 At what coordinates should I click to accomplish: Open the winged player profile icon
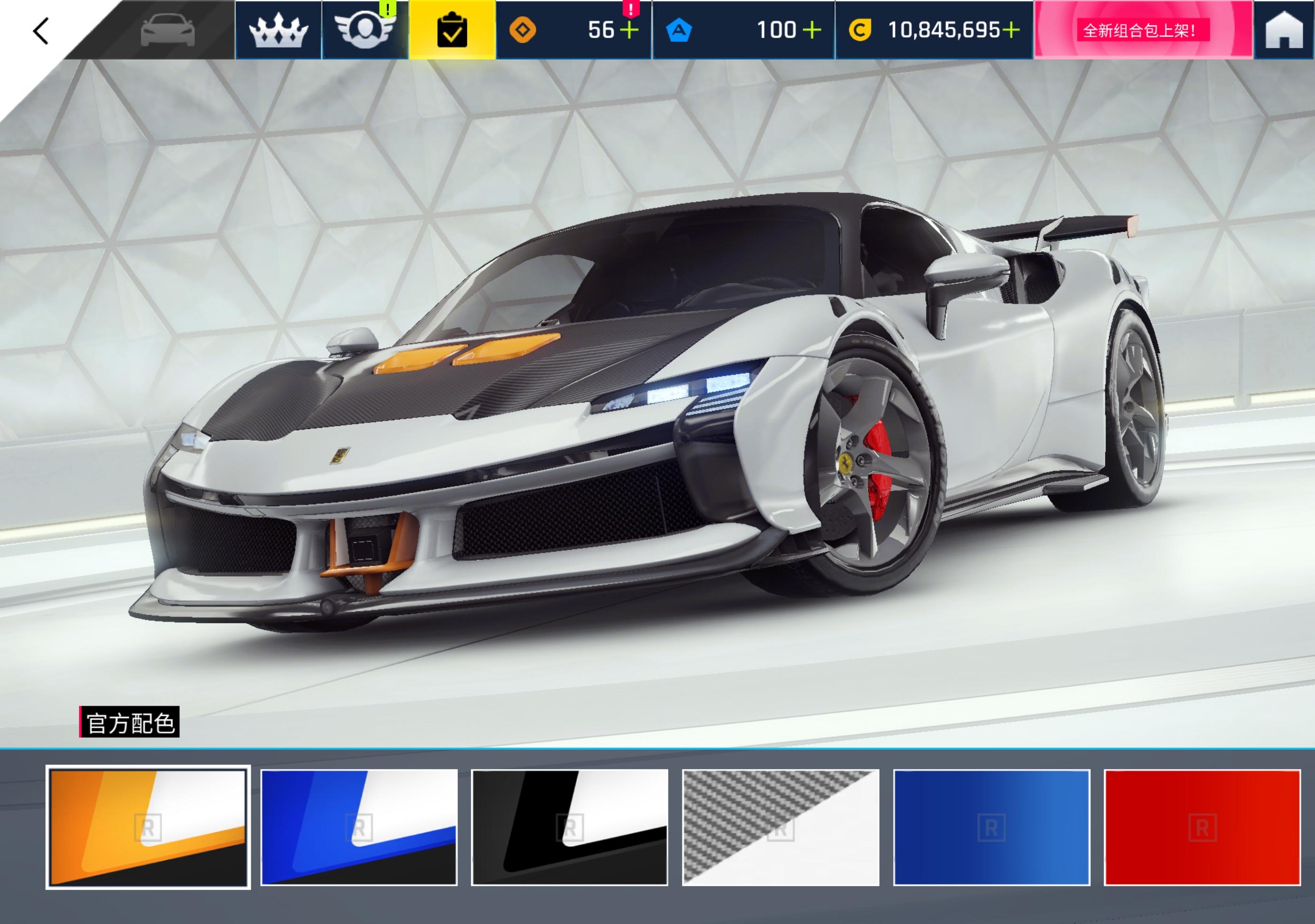[x=365, y=29]
